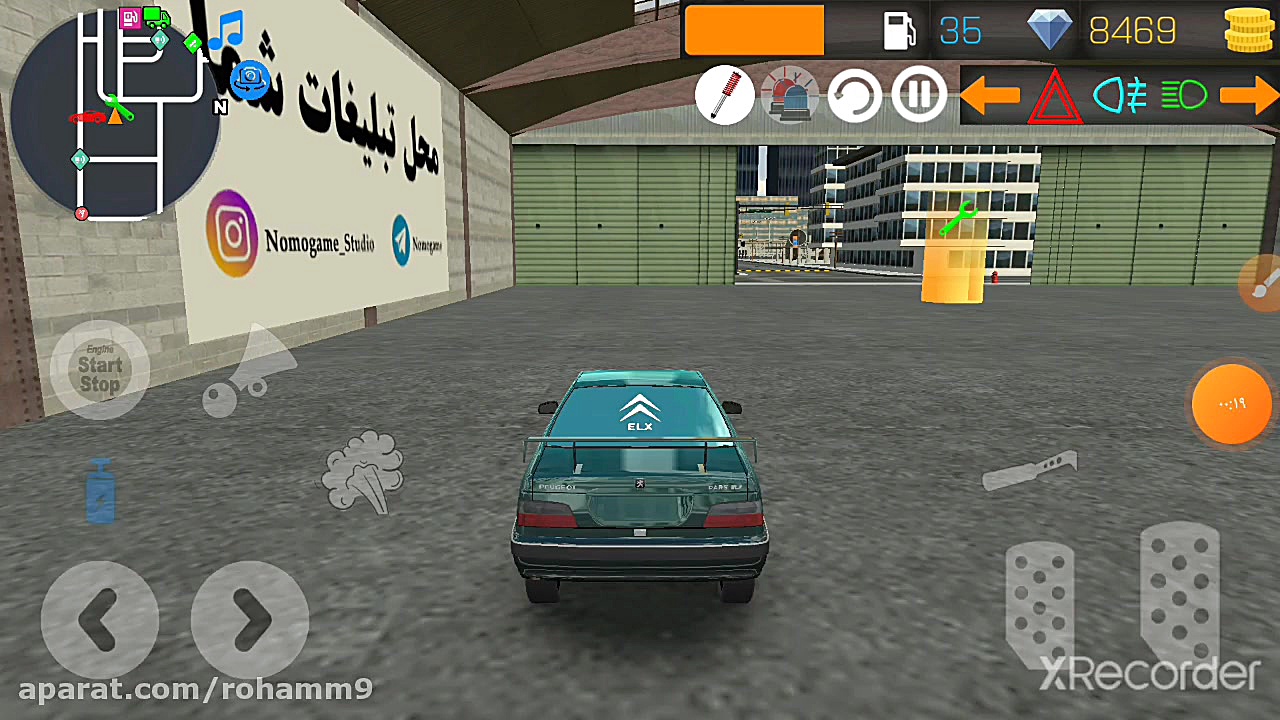Turn on the green headlight beams
Screen dimensions: 1280x720
pos(1185,95)
